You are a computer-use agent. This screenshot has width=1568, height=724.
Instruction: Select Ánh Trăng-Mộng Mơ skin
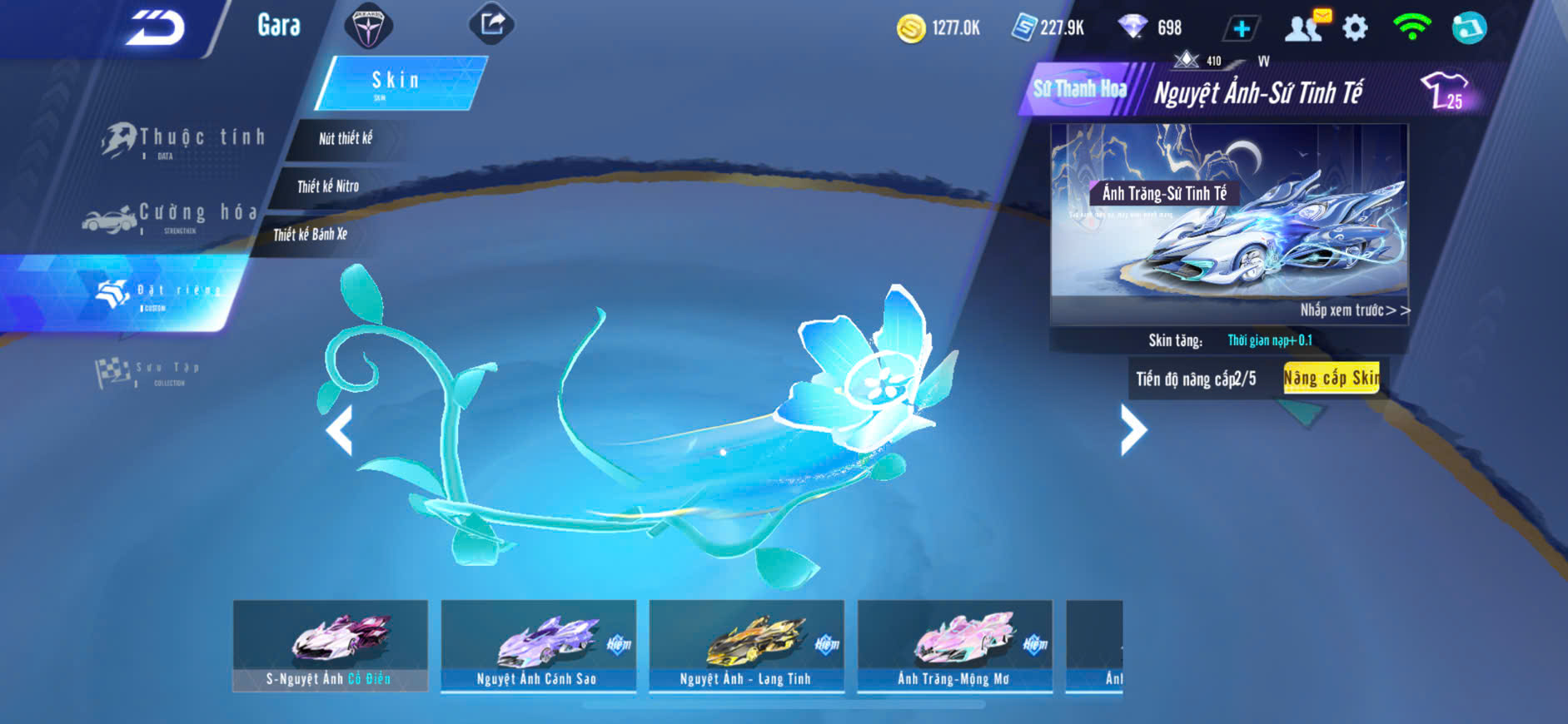[955, 646]
